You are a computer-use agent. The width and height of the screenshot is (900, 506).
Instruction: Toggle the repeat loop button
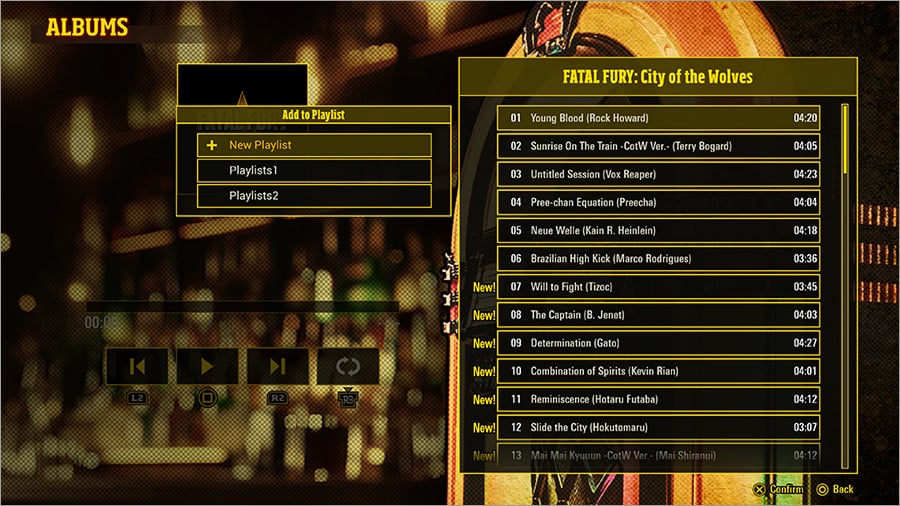[348, 367]
